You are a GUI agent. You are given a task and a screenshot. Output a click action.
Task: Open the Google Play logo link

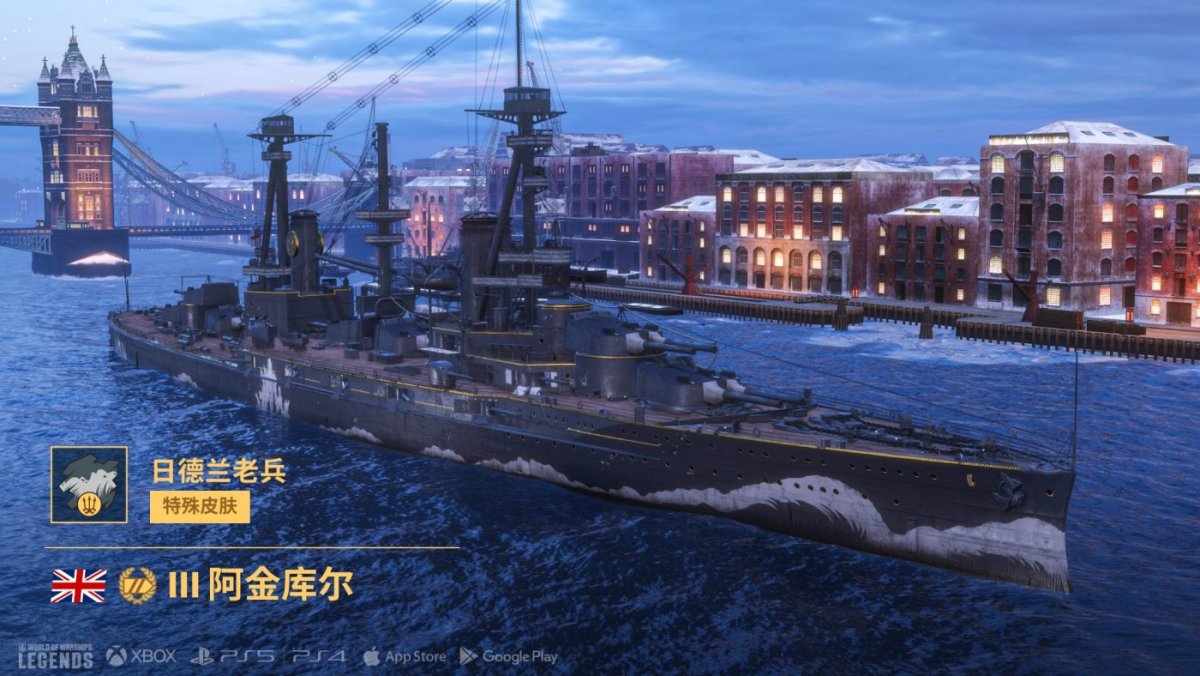pos(508,656)
